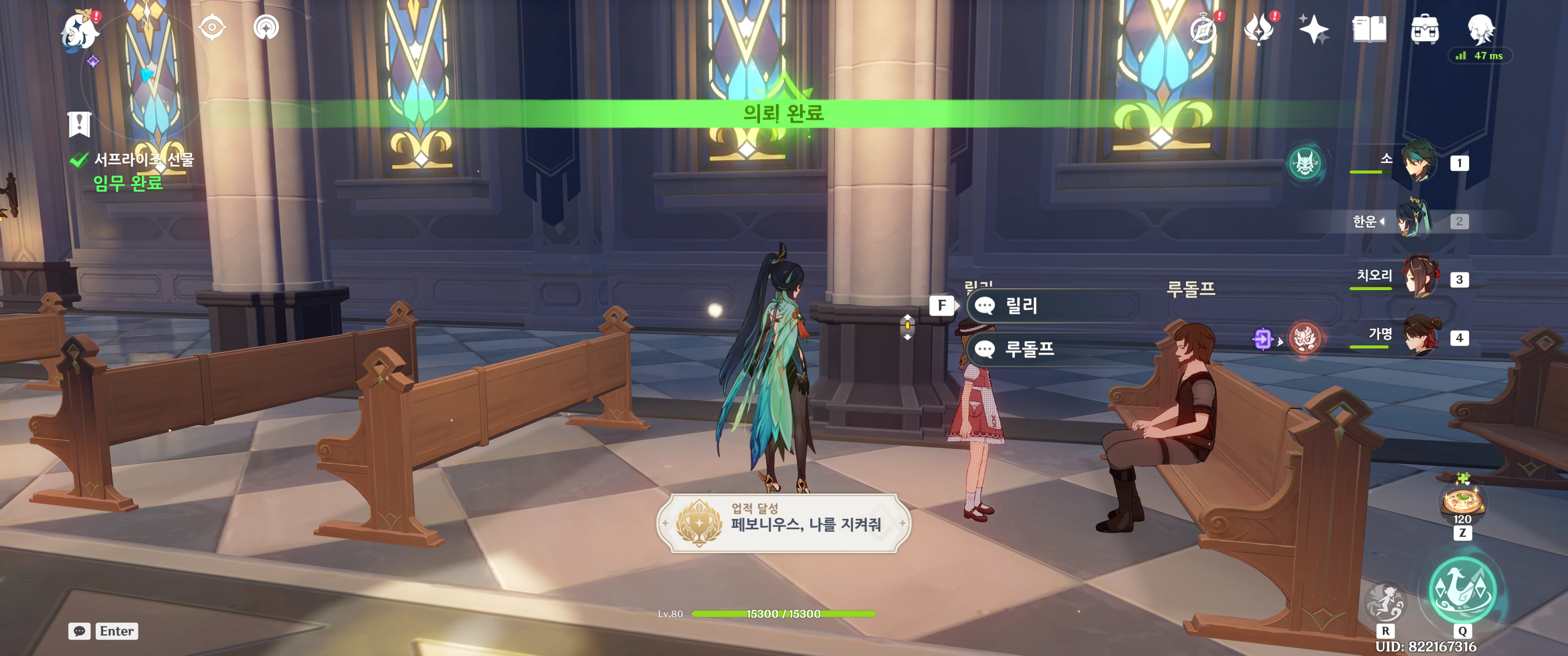This screenshot has height=656, width=1568.
Task: Open the battle pass icon
Action: [x=1259, y=29]
